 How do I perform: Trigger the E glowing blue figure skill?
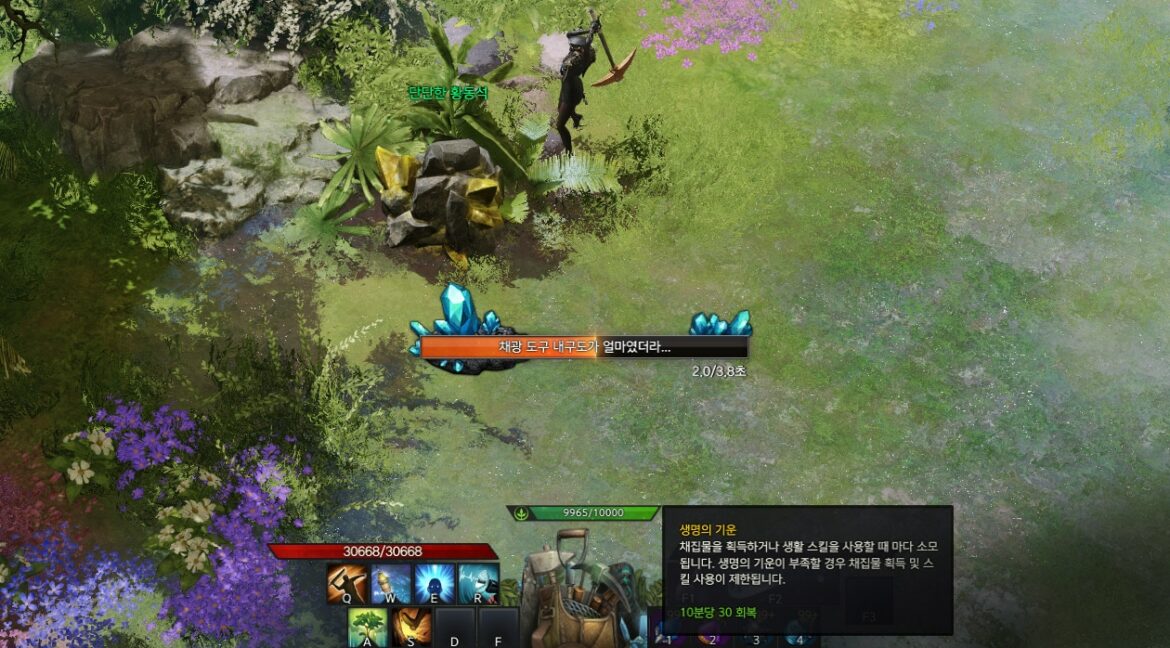[x=435, y=584]
